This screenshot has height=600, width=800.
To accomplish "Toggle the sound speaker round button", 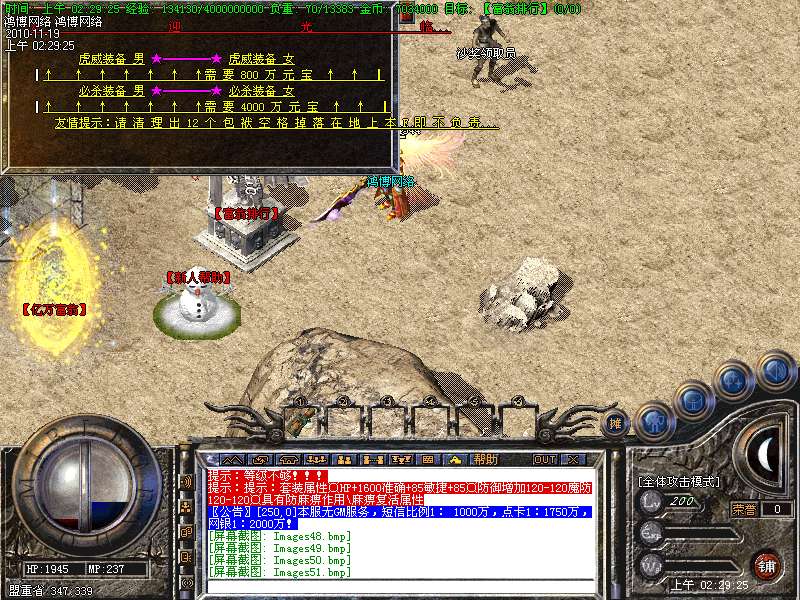I will point(774,371).
